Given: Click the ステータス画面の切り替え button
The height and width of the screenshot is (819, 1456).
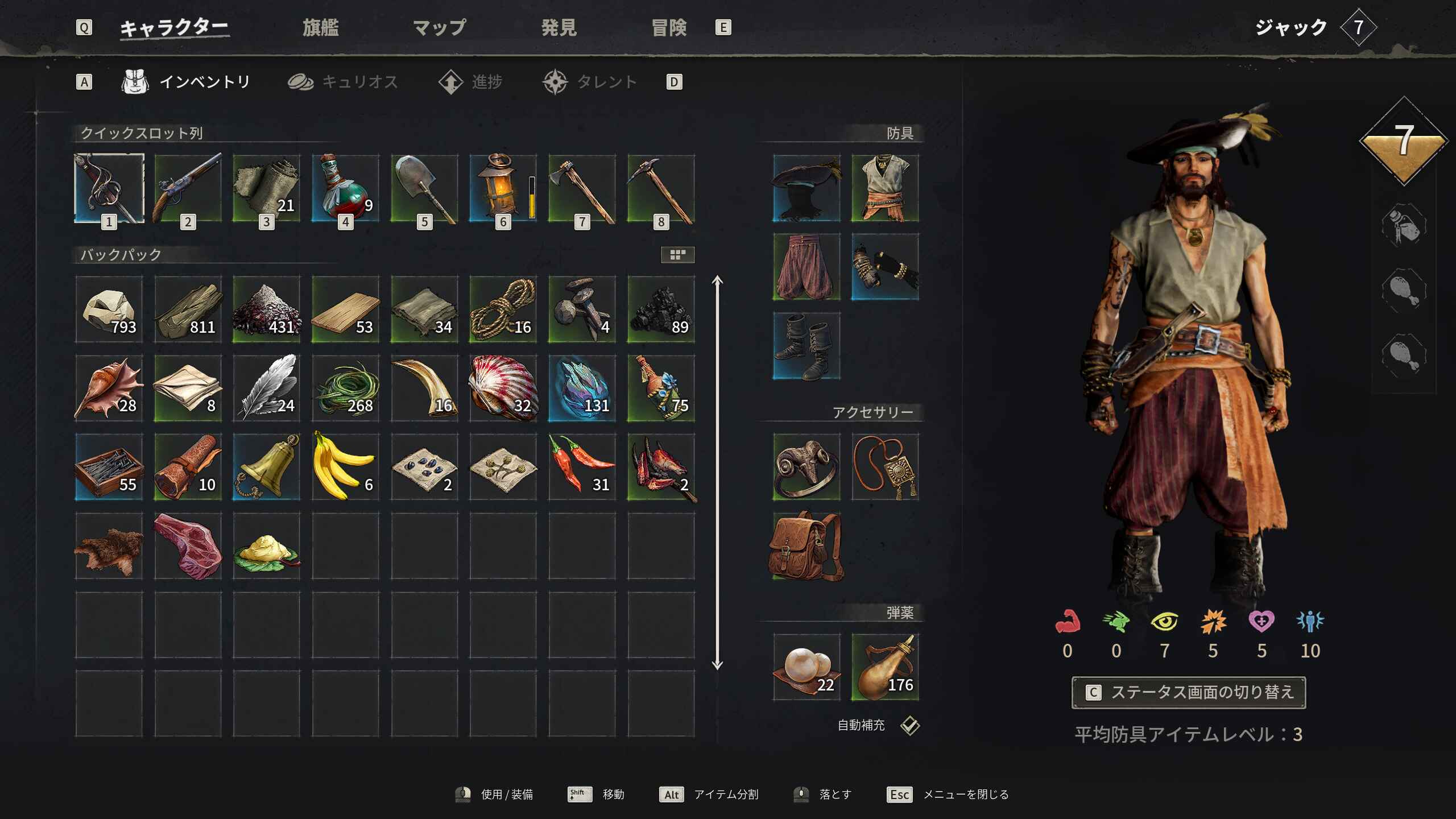Looking at the screenshot, I should tap(1188, 692).
